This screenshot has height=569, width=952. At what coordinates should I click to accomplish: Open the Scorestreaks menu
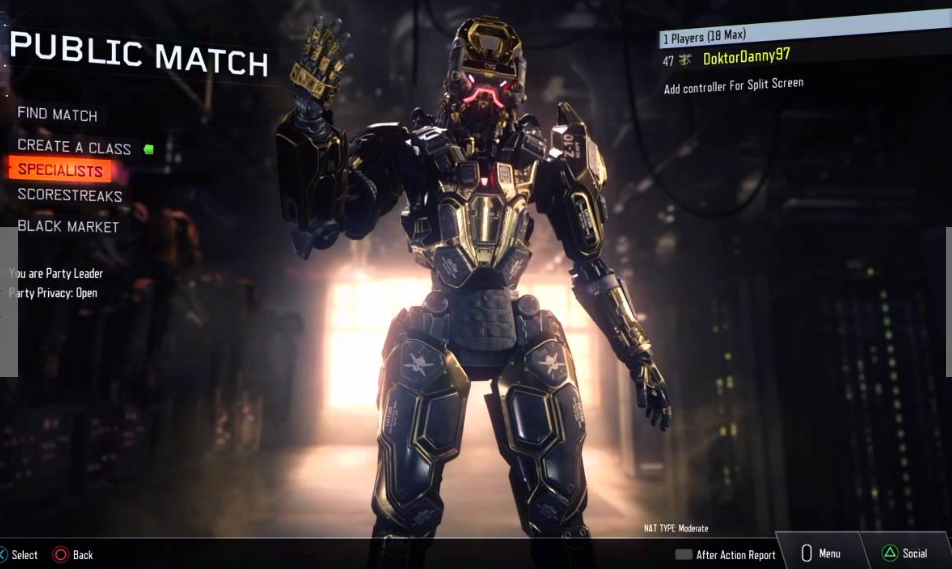[x=70, y=196]
